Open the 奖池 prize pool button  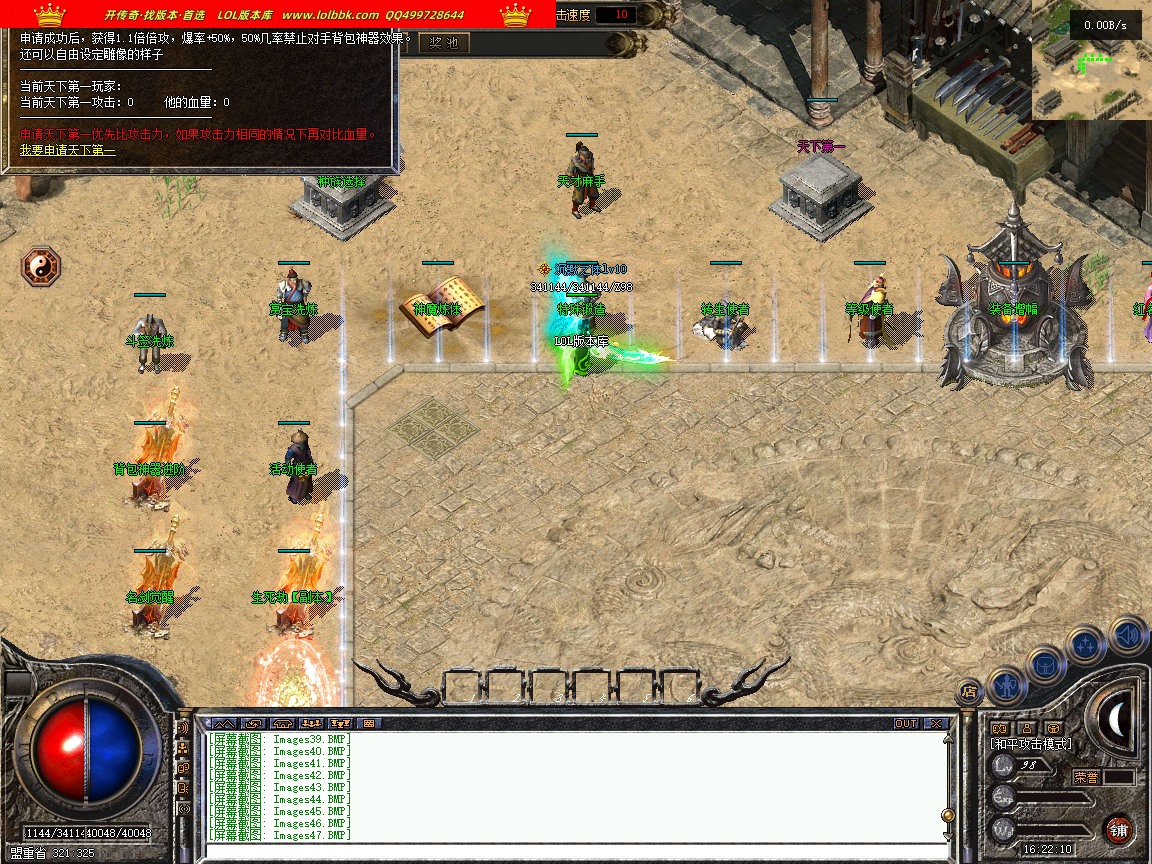pyautogui.click(x=444, y=43)
